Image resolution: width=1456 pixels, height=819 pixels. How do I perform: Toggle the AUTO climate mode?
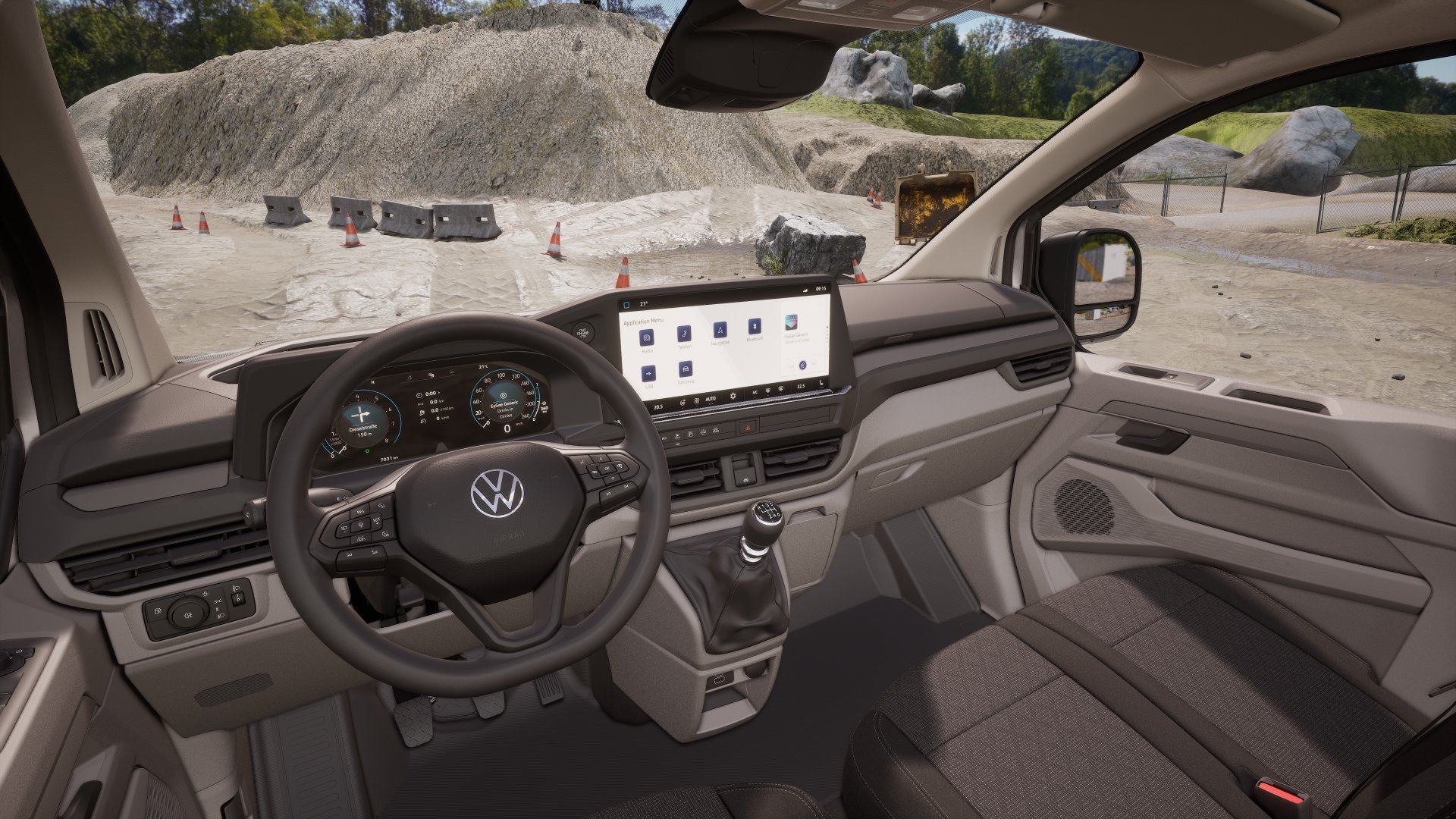[711, 398]
